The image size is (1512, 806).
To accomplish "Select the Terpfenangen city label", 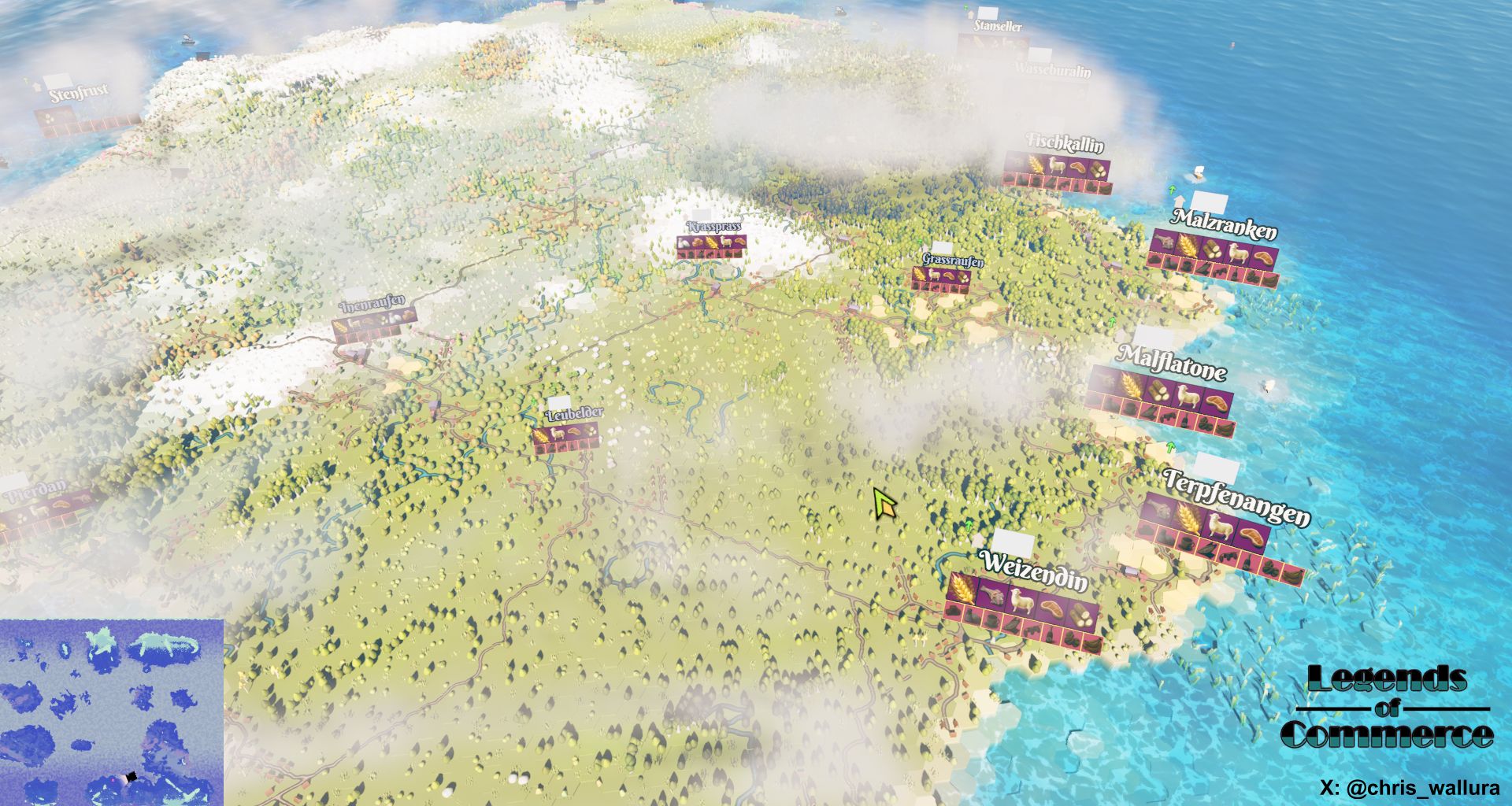I will coord(1236,497).
